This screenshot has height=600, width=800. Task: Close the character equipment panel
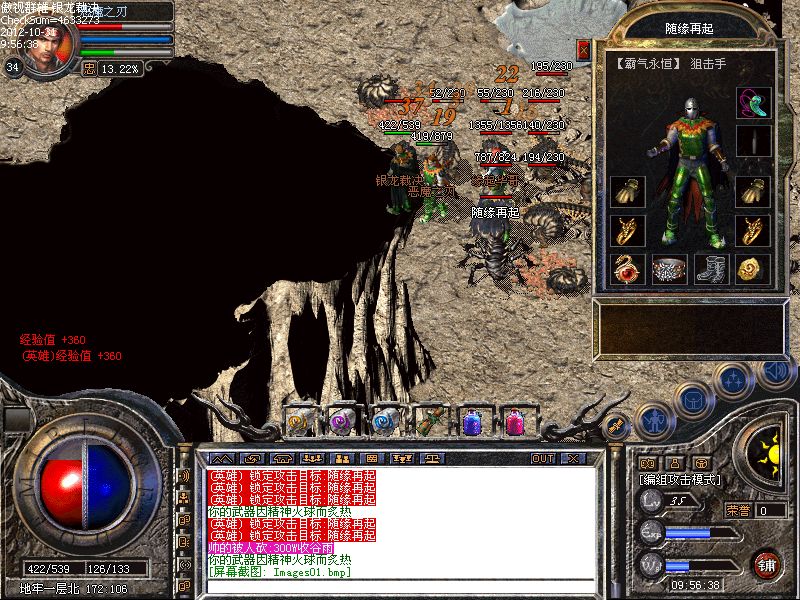(584, 48)
